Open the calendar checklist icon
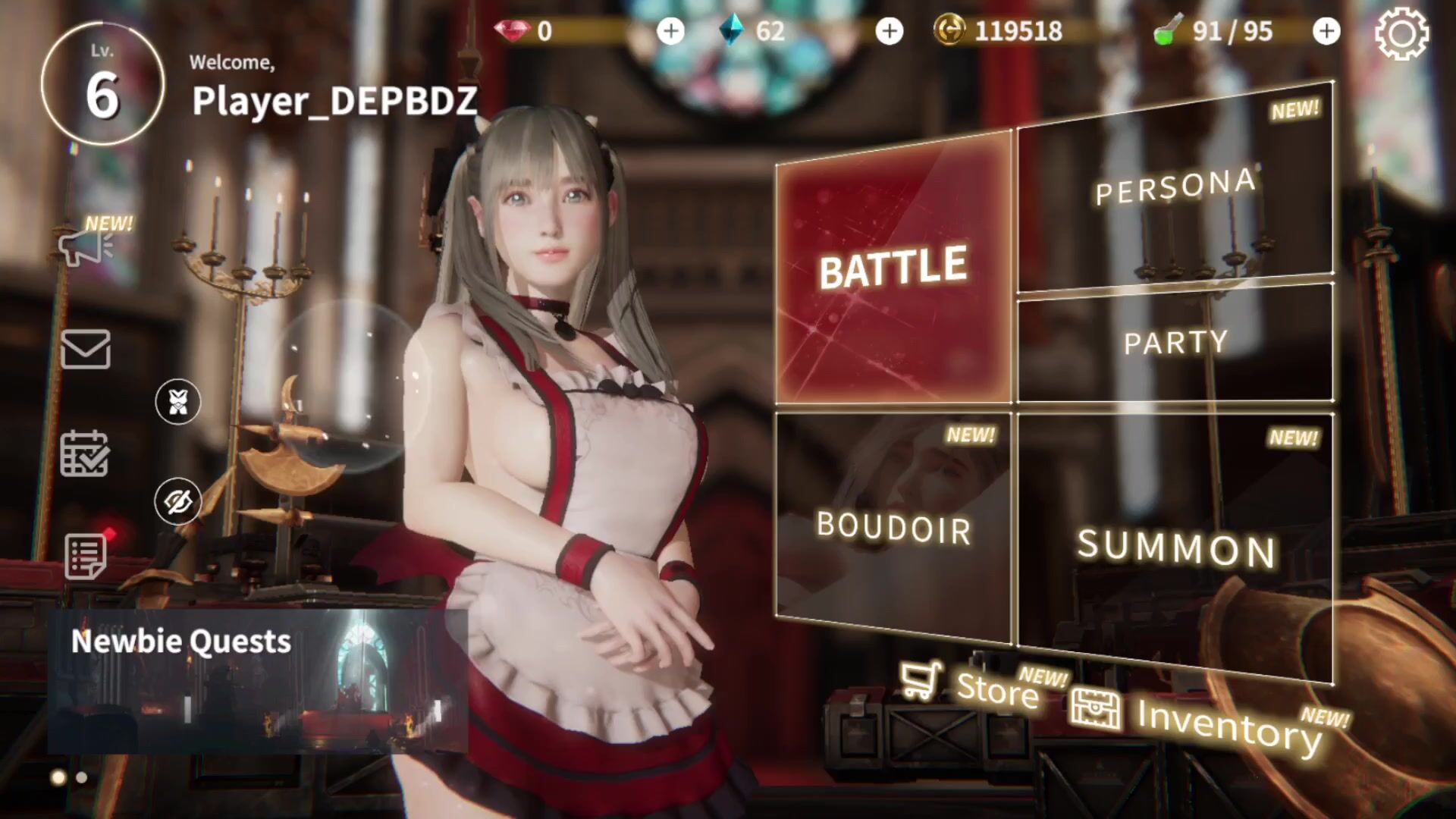This screenshot has width=1456, height=819. (x=85, y=453)
